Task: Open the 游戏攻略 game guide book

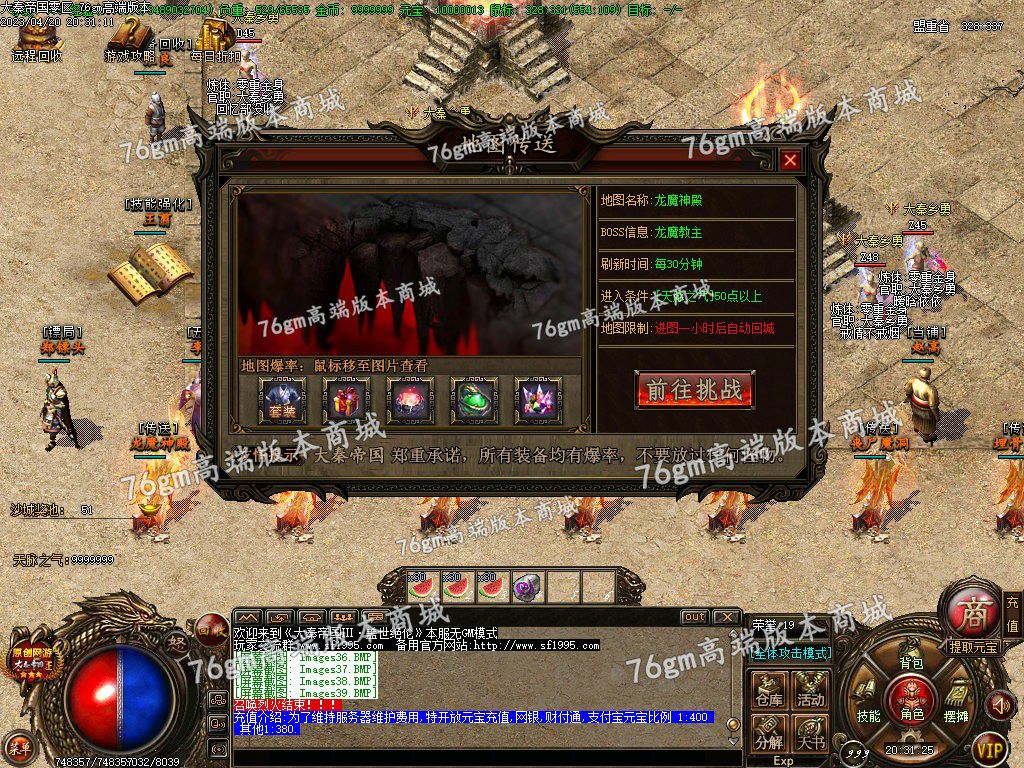Action: pyautogui.click(x=130, y=40)
